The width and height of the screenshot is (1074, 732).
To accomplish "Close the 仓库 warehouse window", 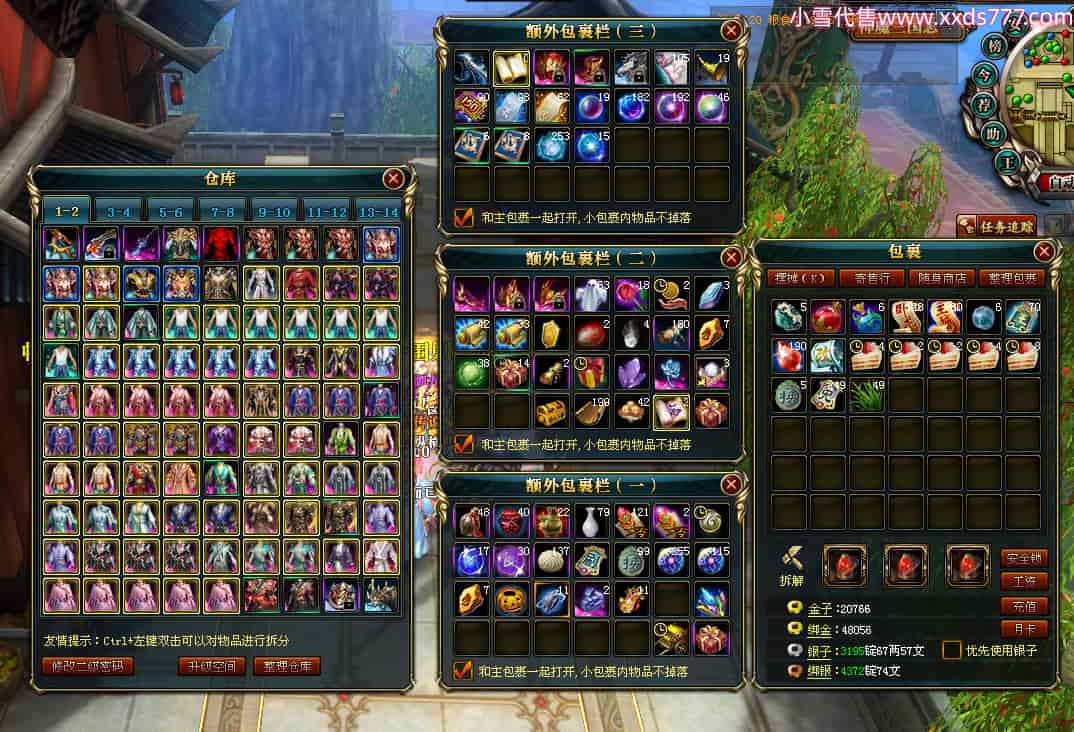I will pos(394,179).
